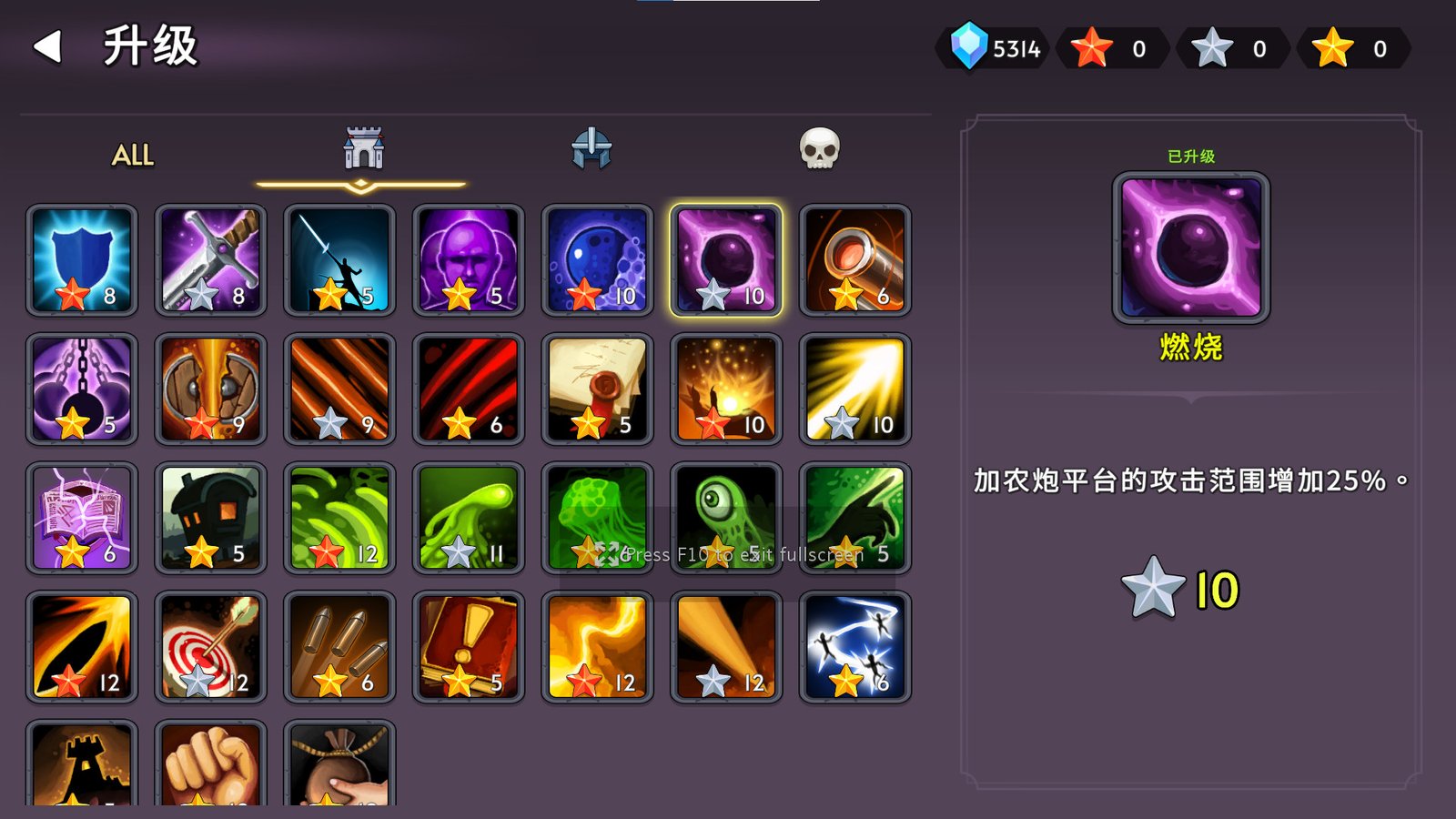Click the gem counter showing 5314
1456x819 pixels.
click(x=994, y=49)
